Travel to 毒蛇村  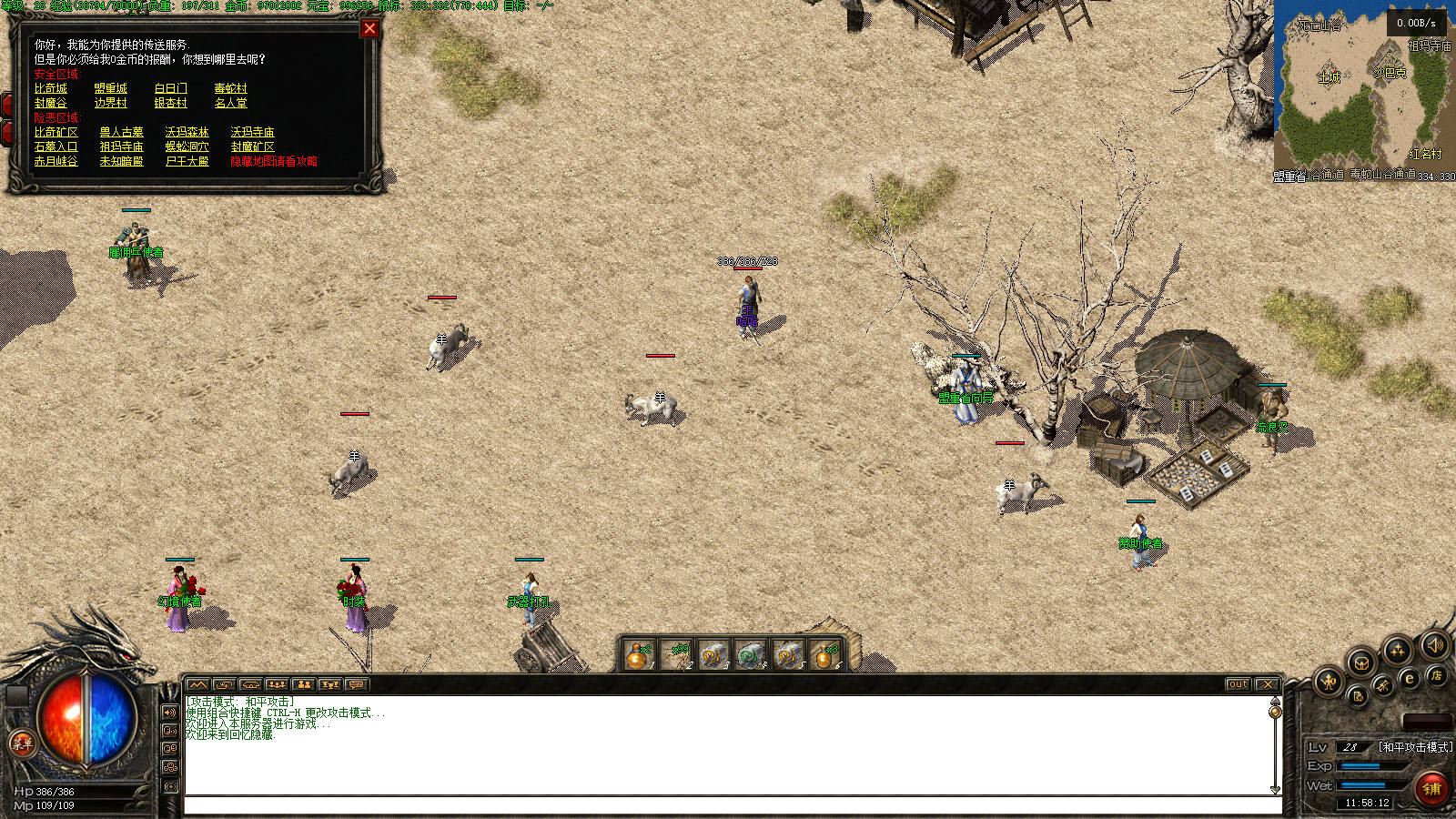coord(230,88)
